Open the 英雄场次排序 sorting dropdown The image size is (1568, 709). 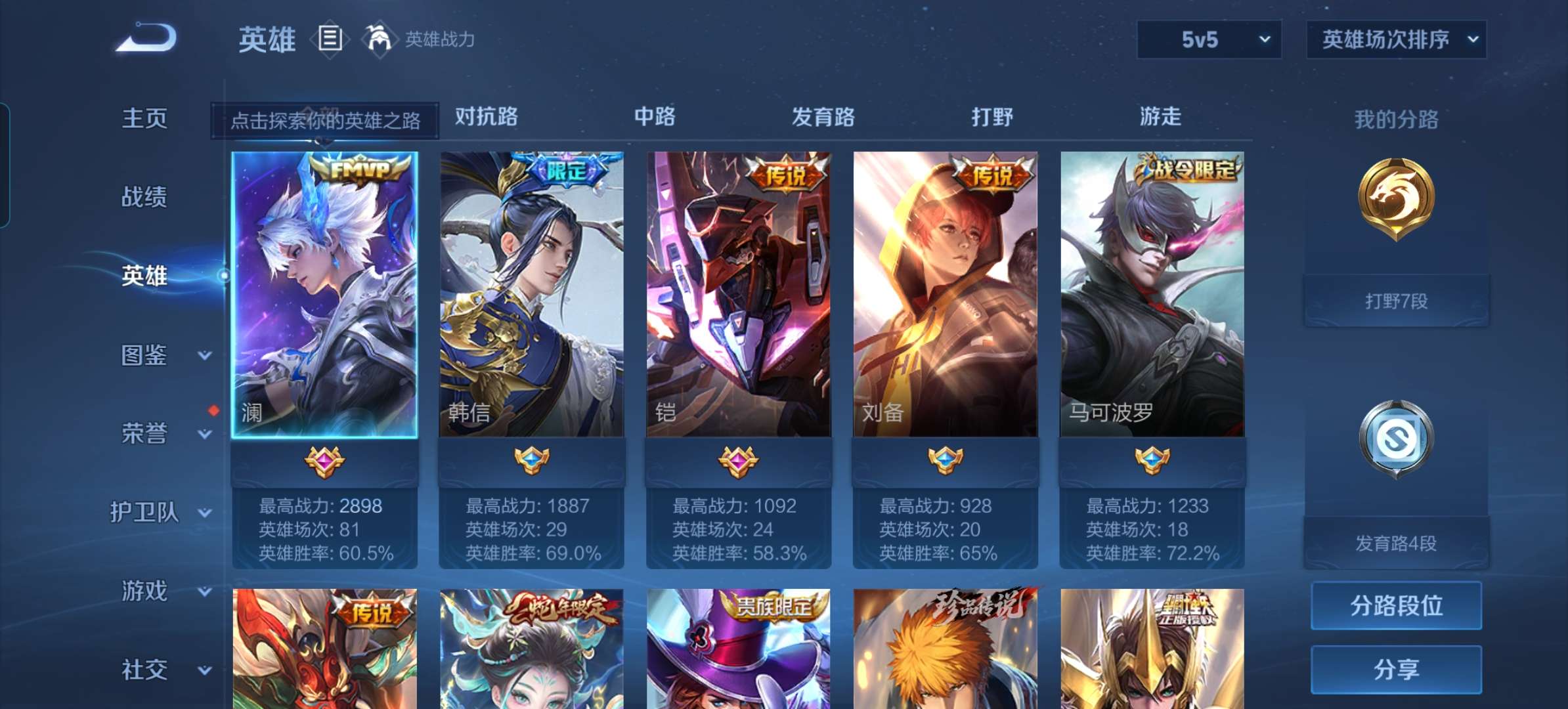(1397, 39)
